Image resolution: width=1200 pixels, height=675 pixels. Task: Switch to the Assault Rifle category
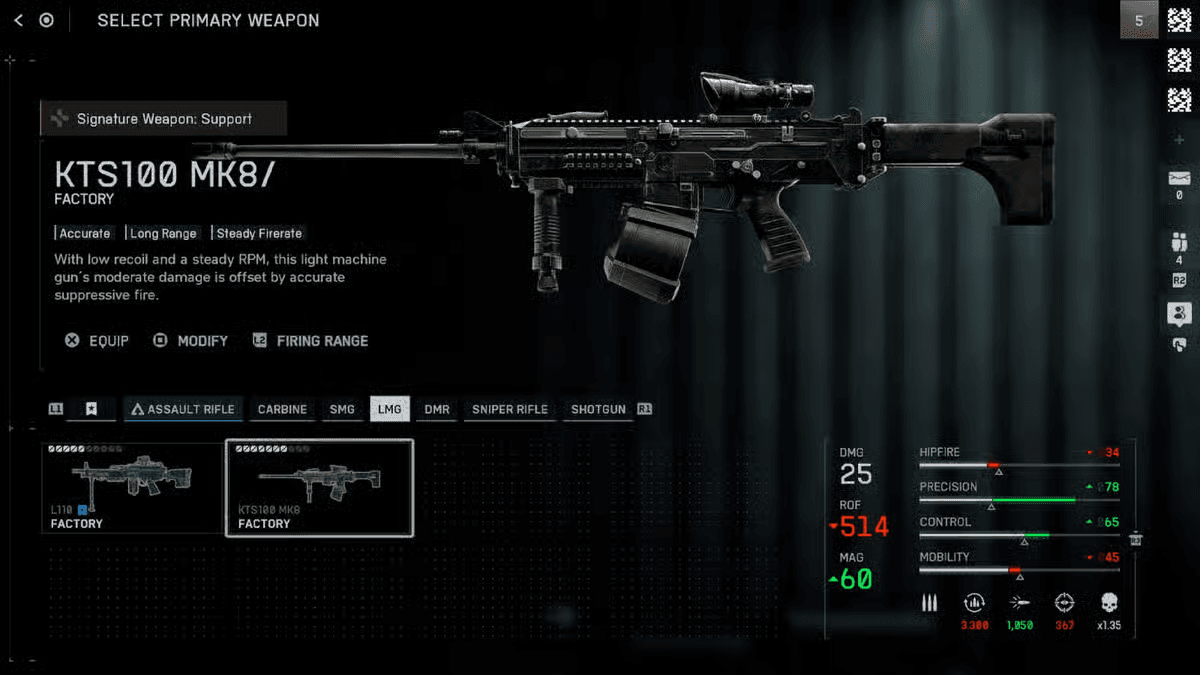[182, 409]
